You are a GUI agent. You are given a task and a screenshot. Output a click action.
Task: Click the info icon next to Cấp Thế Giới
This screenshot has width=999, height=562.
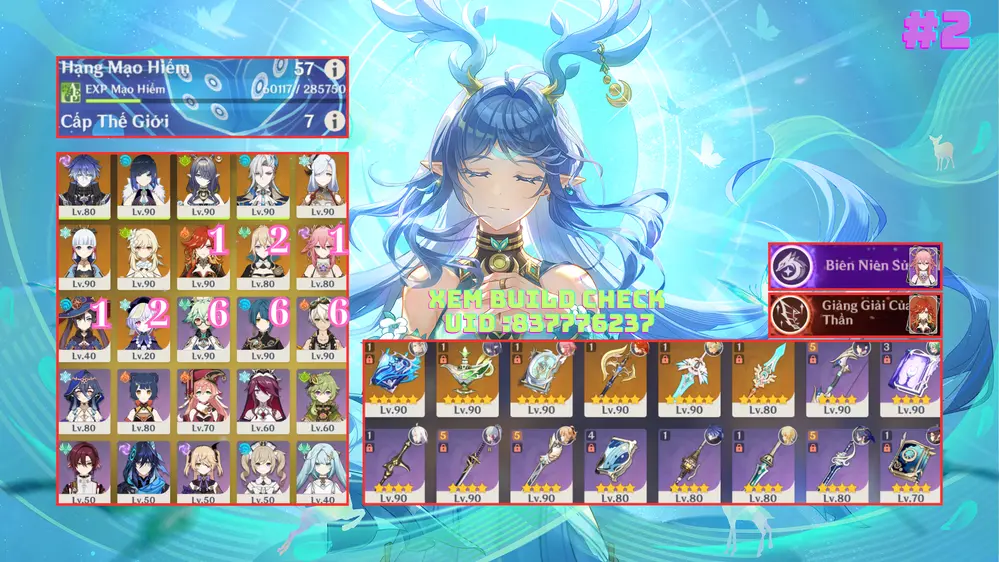click(x=335, y=121)
